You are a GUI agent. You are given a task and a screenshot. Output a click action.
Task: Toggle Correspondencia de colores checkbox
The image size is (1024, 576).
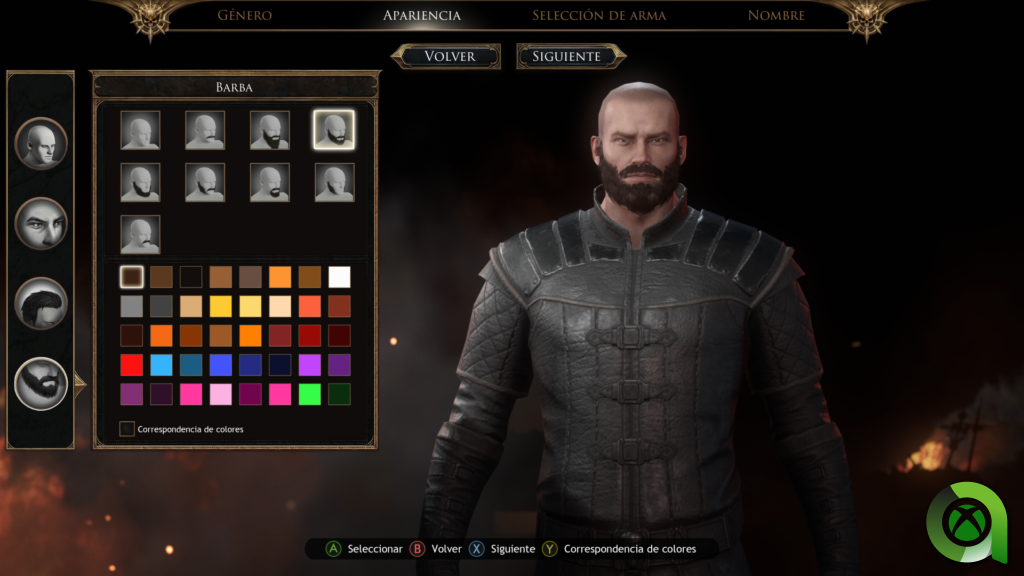click(x=127, y=429)
